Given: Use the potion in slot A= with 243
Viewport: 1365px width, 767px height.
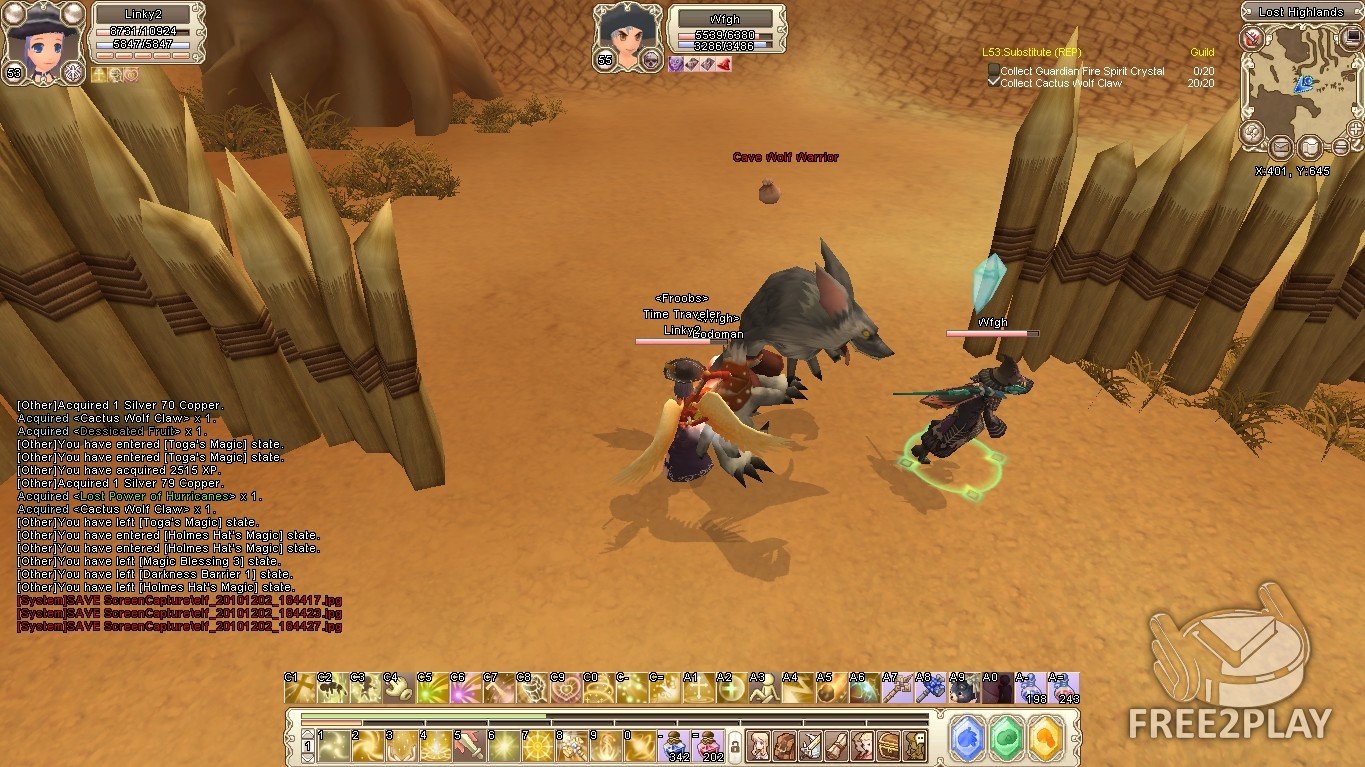Looking at the screenshot, I should tap(1063, 690).
